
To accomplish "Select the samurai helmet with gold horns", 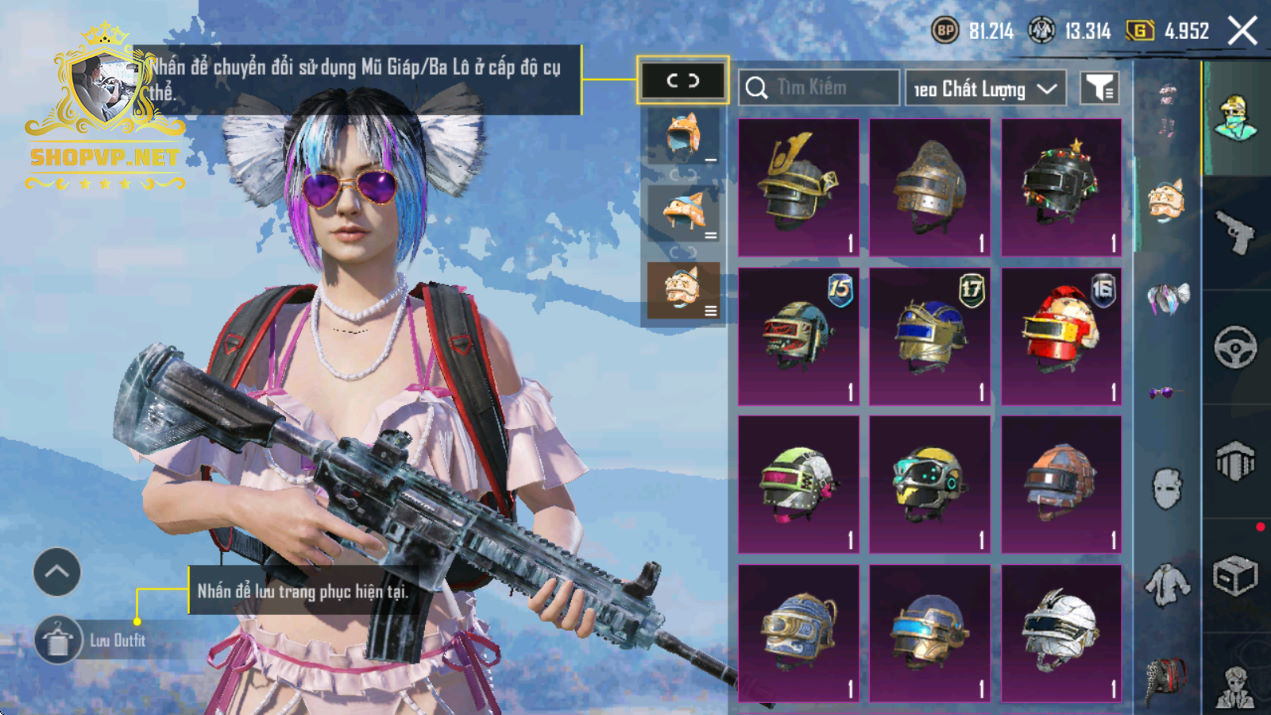I will pos(798,188).
